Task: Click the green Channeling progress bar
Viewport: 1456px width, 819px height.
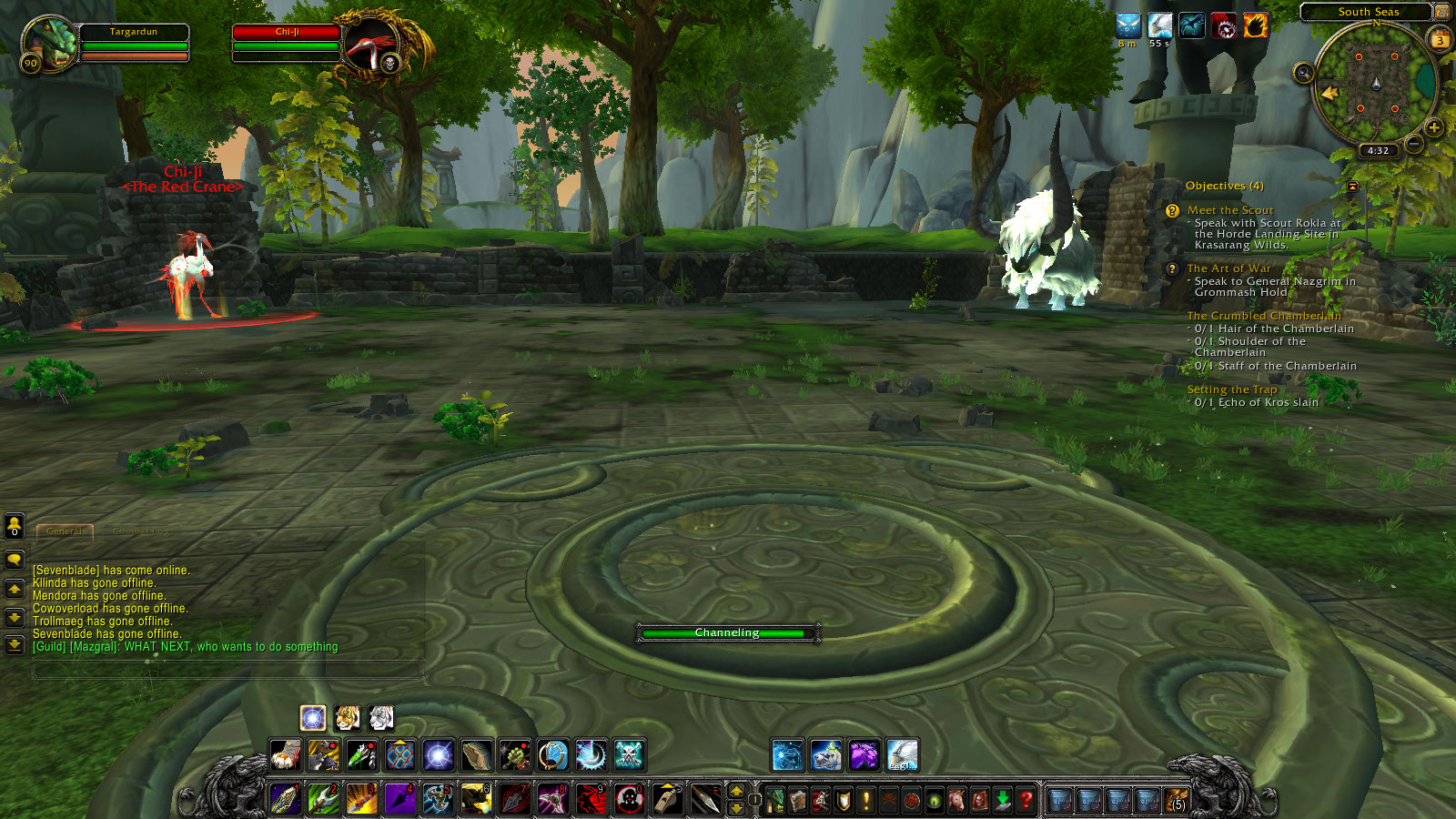Action: pyautogui.click(x=728, y=632)
